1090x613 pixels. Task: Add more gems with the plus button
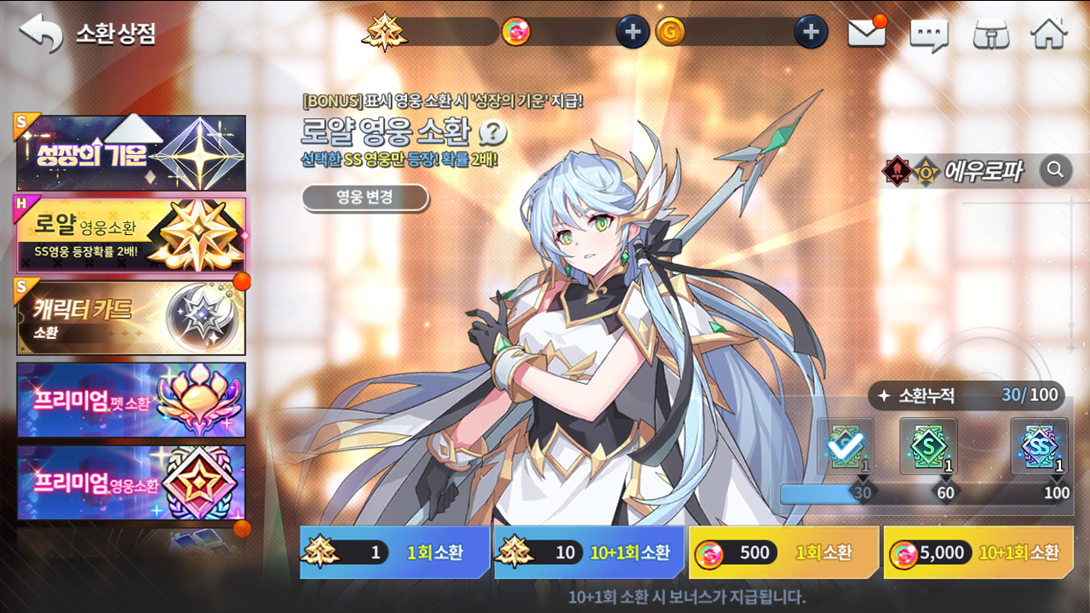(632, 32)
